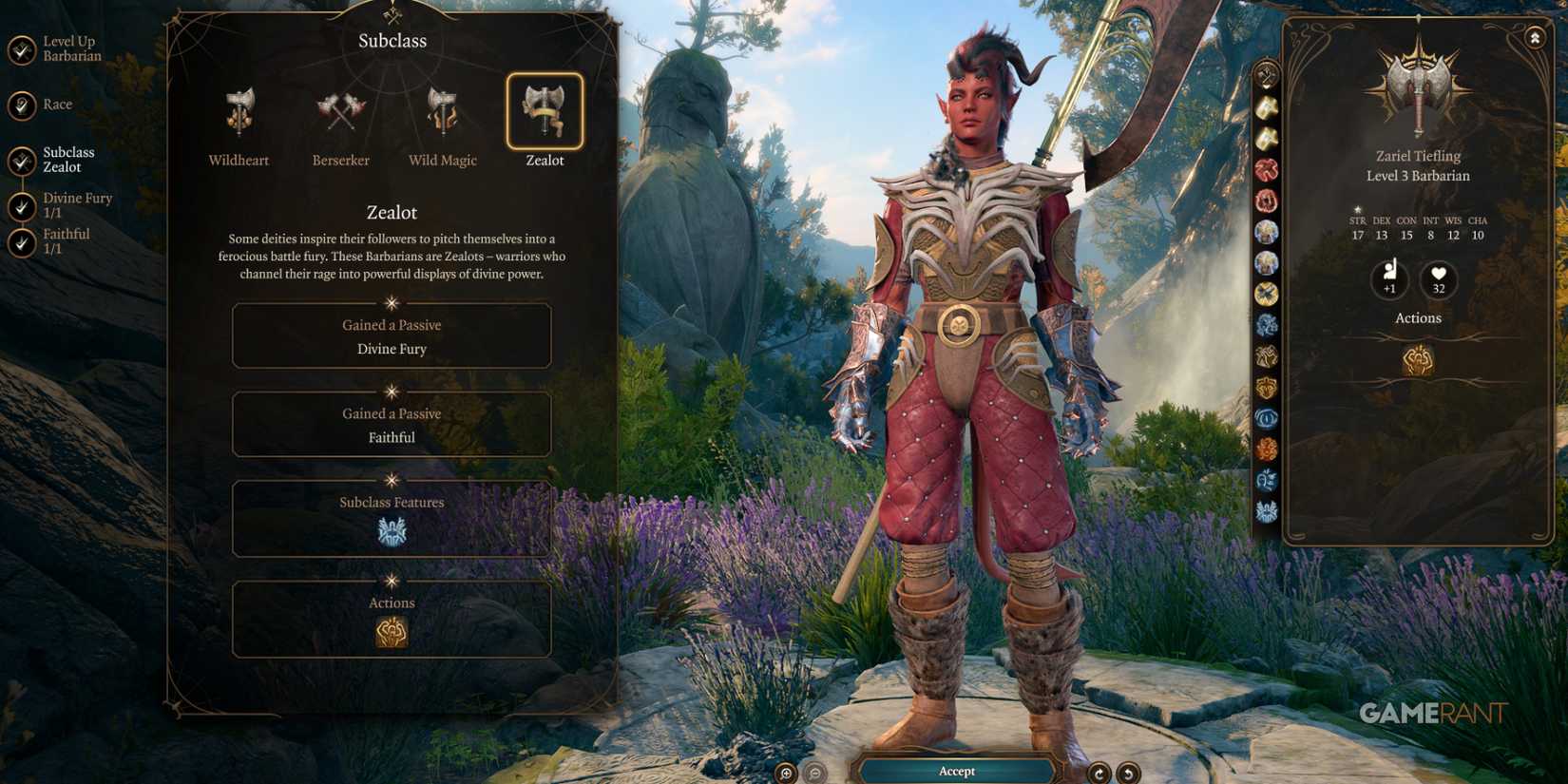View the Faithful passive box
Image resolution: width=1568 pixels, height=784 pixels.
coord(392,425)
